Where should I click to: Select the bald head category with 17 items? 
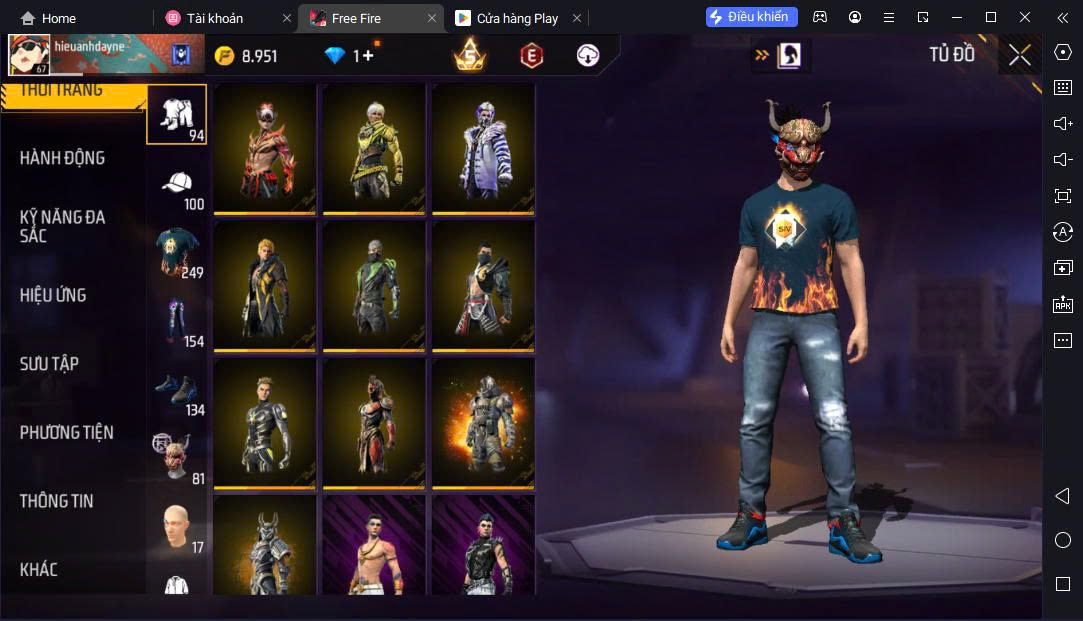[x=177, y=528]
